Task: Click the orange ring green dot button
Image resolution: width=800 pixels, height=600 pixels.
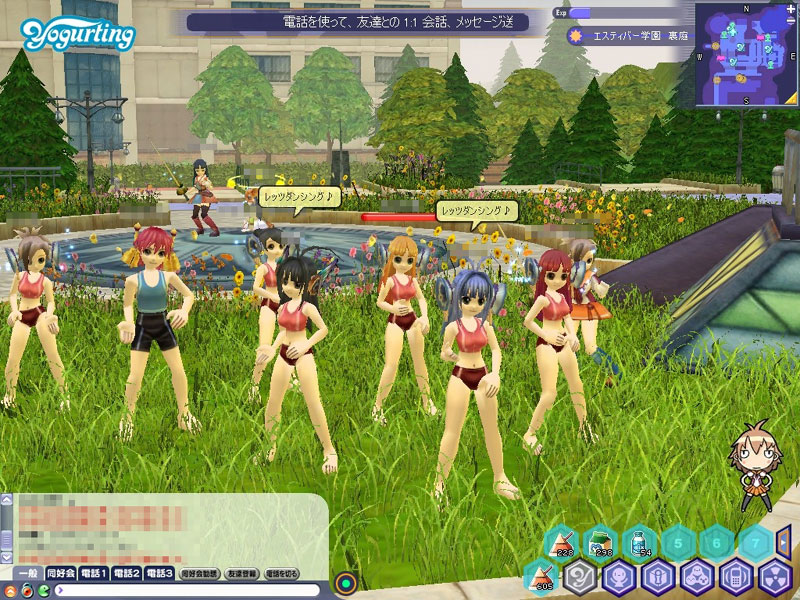Action: 347,581
